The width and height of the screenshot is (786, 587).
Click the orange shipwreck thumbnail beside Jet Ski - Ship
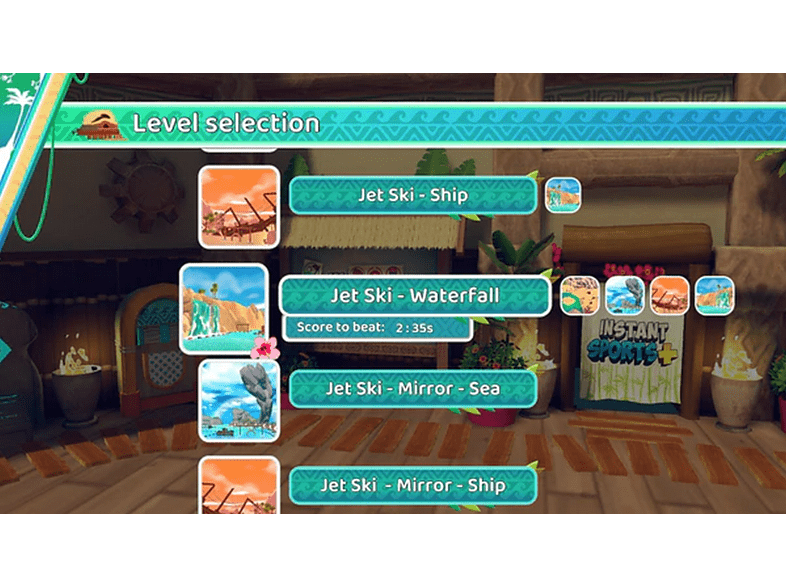pos(239,207)
